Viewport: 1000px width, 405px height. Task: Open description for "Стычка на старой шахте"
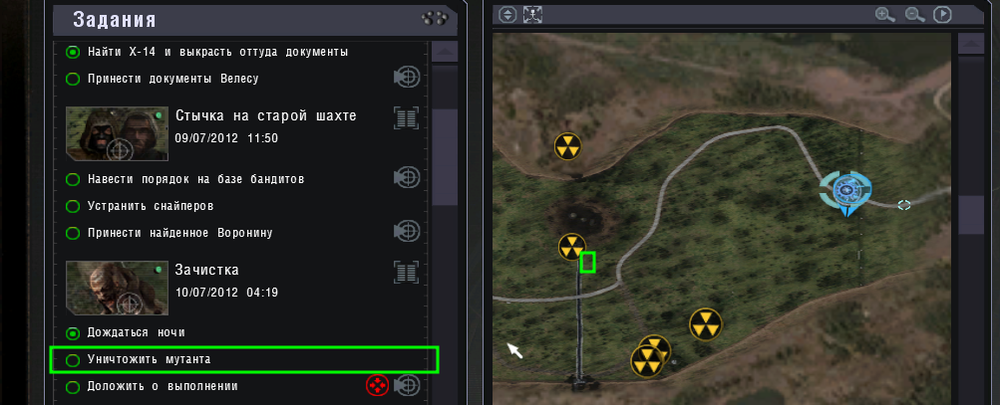tap(405, 117)
